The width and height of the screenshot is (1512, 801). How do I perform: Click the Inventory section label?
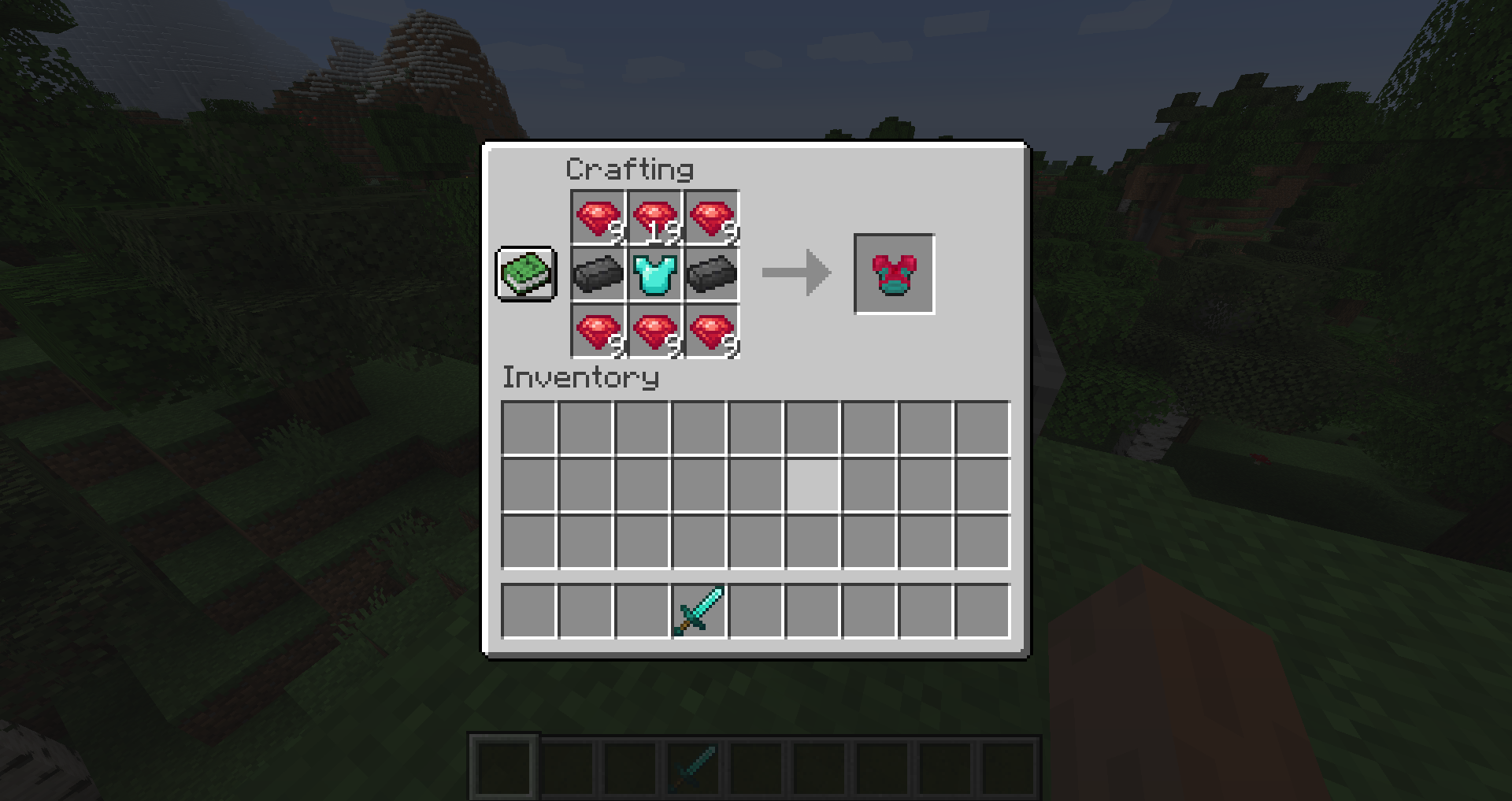point(580,378)
